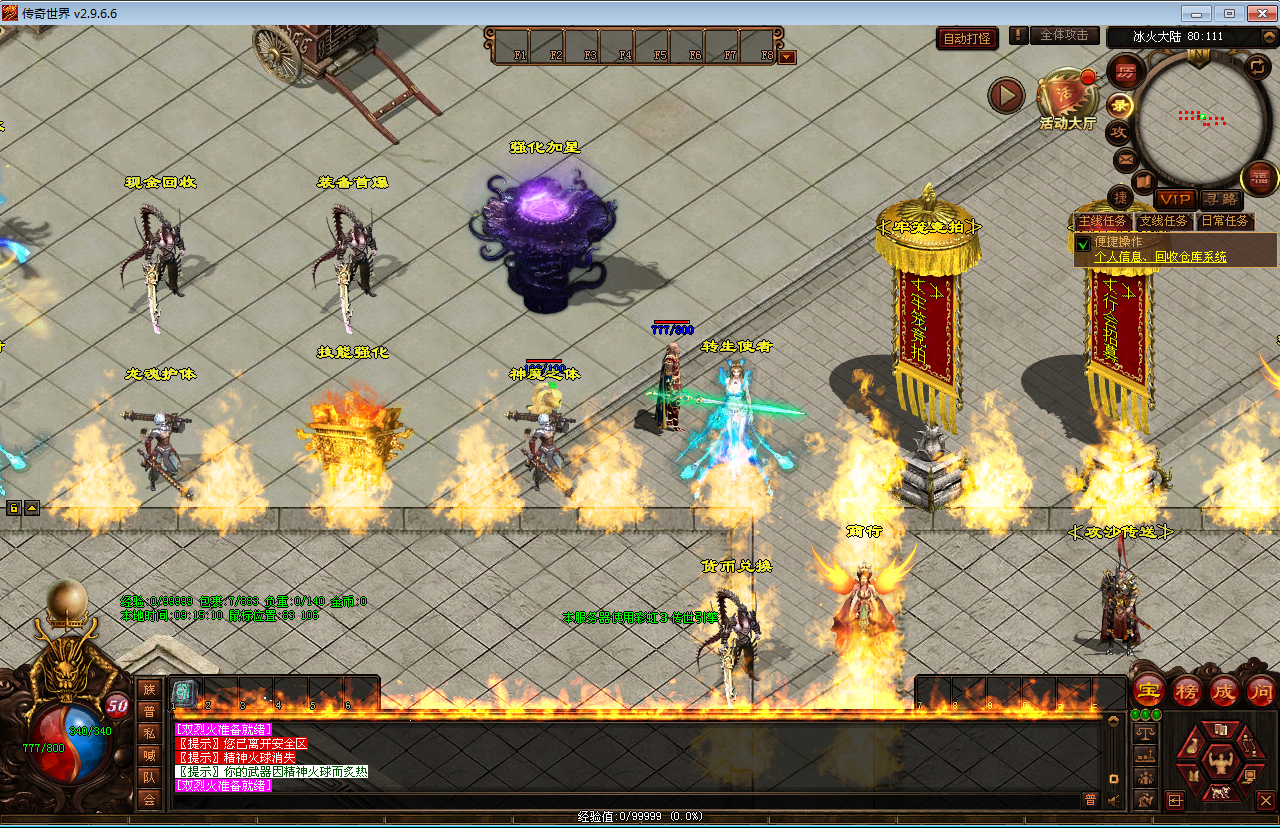Image resolution: width=1280 pixels, height=828 pixels.
Task: Activate 寻路 pathfinding button
Action: click(x=1219, y=199)
